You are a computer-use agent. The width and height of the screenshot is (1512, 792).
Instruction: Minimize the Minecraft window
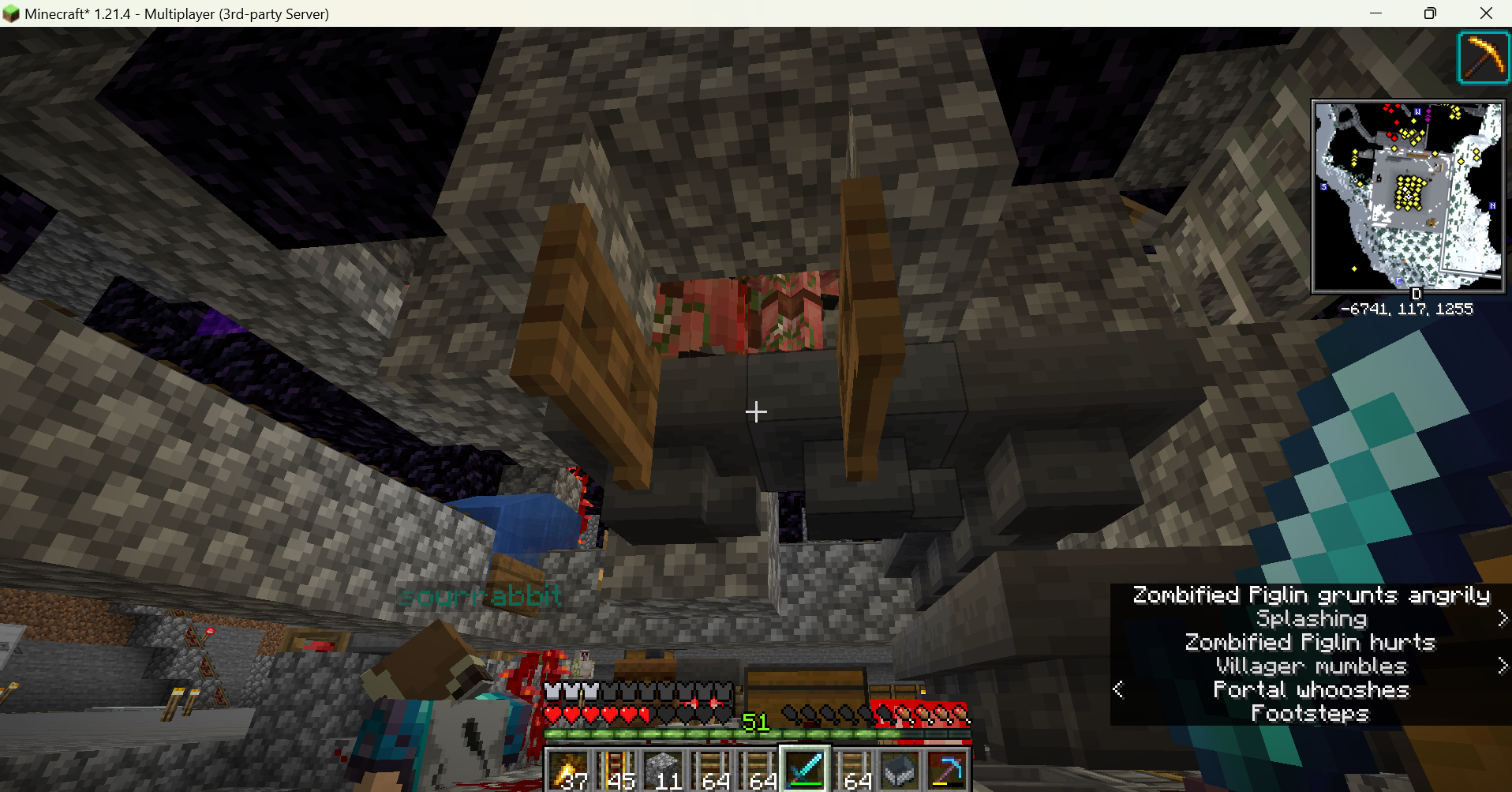click(x=1375, y=13)
